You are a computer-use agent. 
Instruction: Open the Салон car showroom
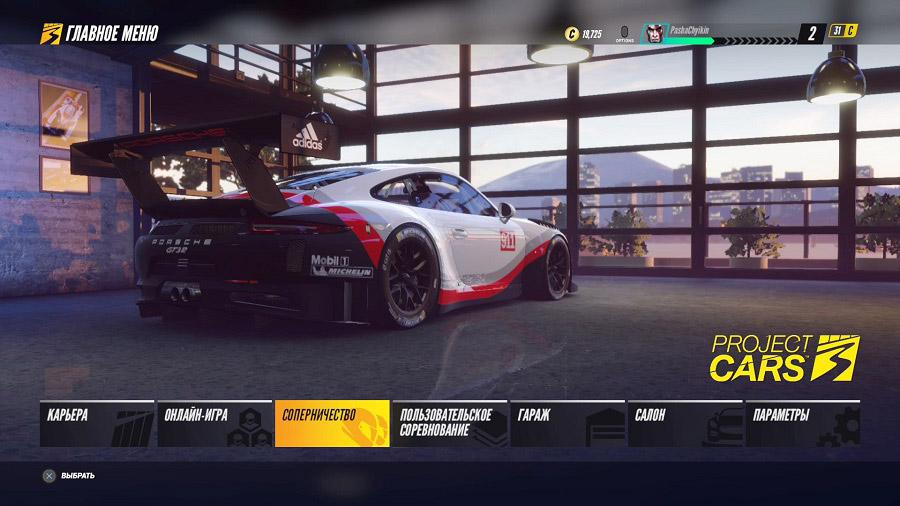[x=684, y=423]
